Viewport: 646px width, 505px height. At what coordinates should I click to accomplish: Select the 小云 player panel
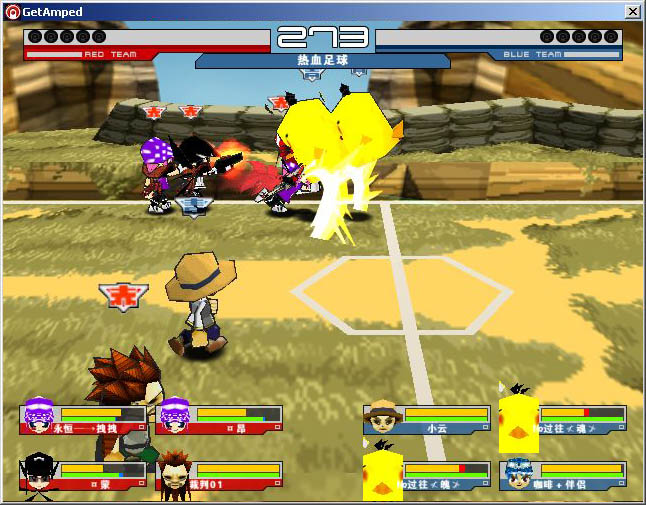pos(428,418)
